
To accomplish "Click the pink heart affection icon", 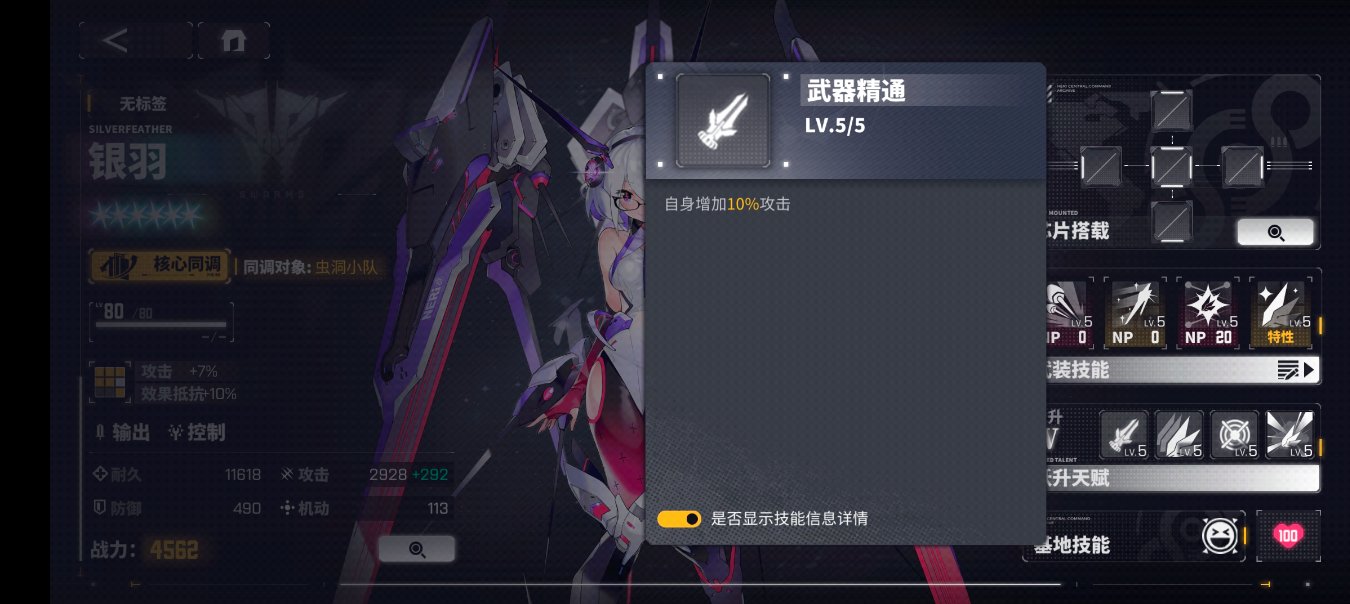I will pyautogui.click(x=1289, y=537).
